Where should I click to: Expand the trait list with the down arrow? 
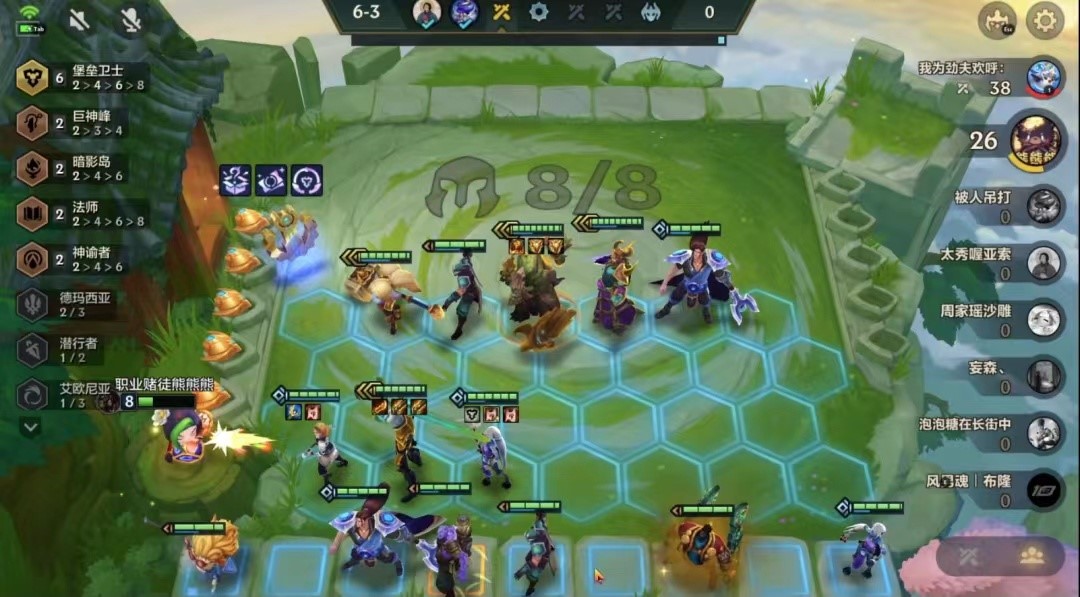click(31, 427)
